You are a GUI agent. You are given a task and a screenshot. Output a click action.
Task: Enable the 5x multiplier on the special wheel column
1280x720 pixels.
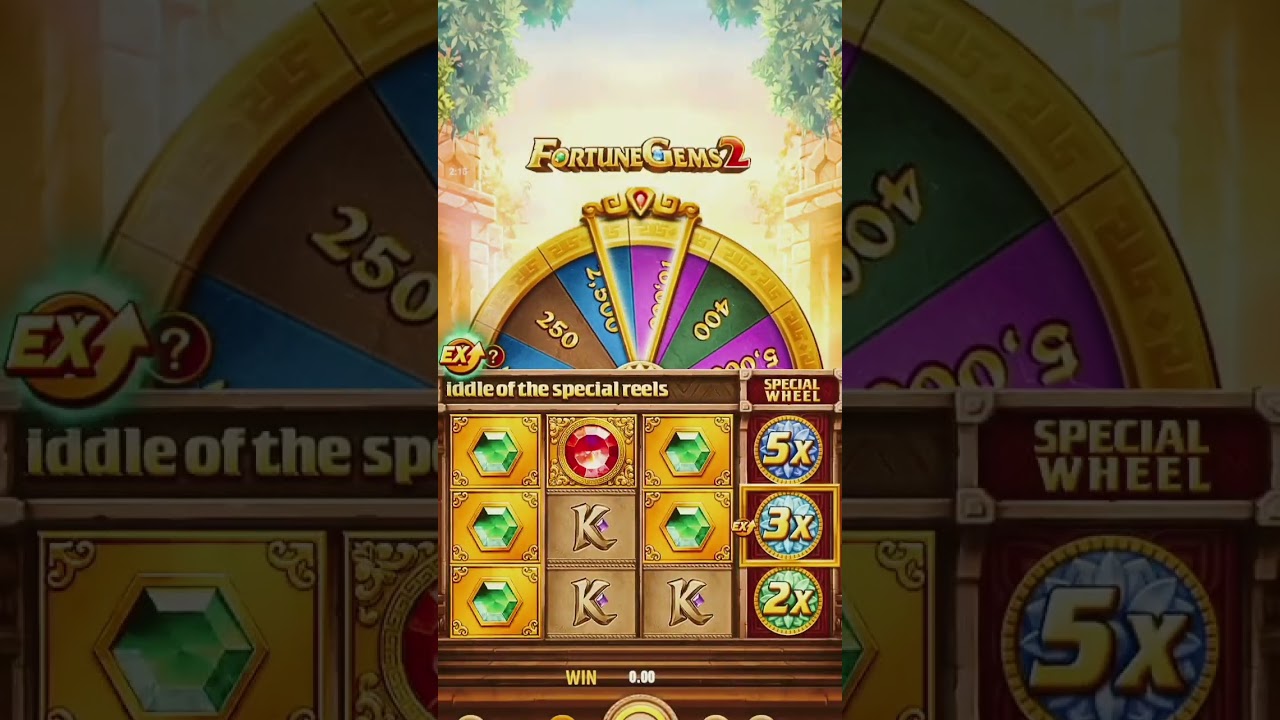[x=789, y=450]
